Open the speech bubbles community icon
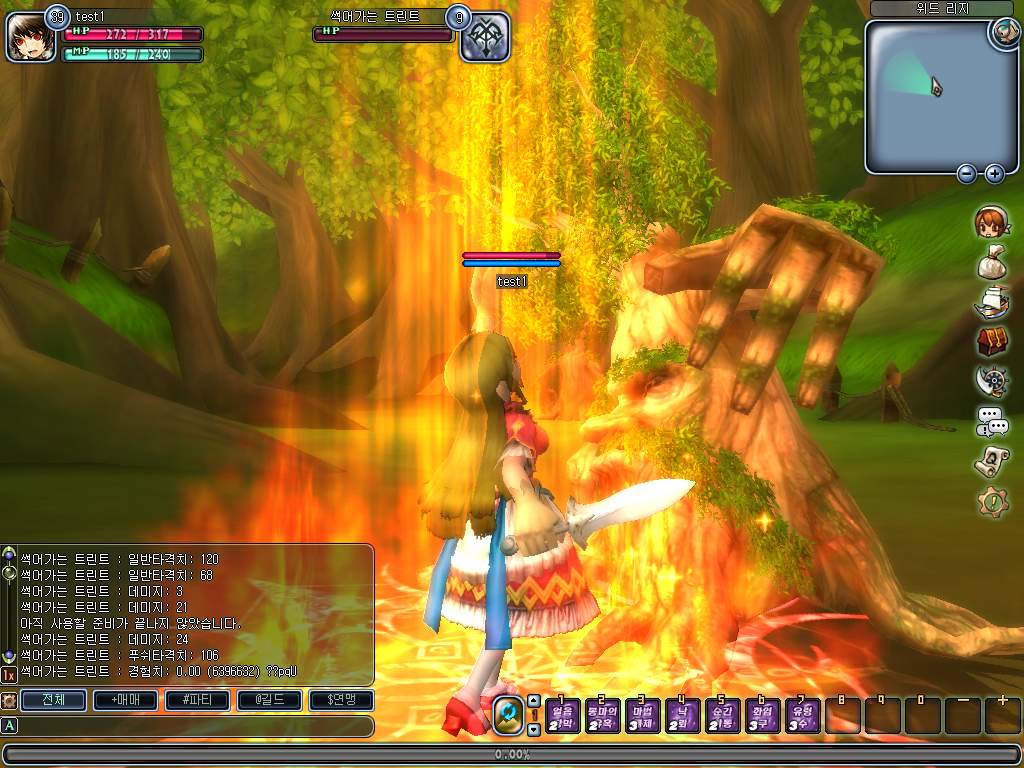 (992, 422)
